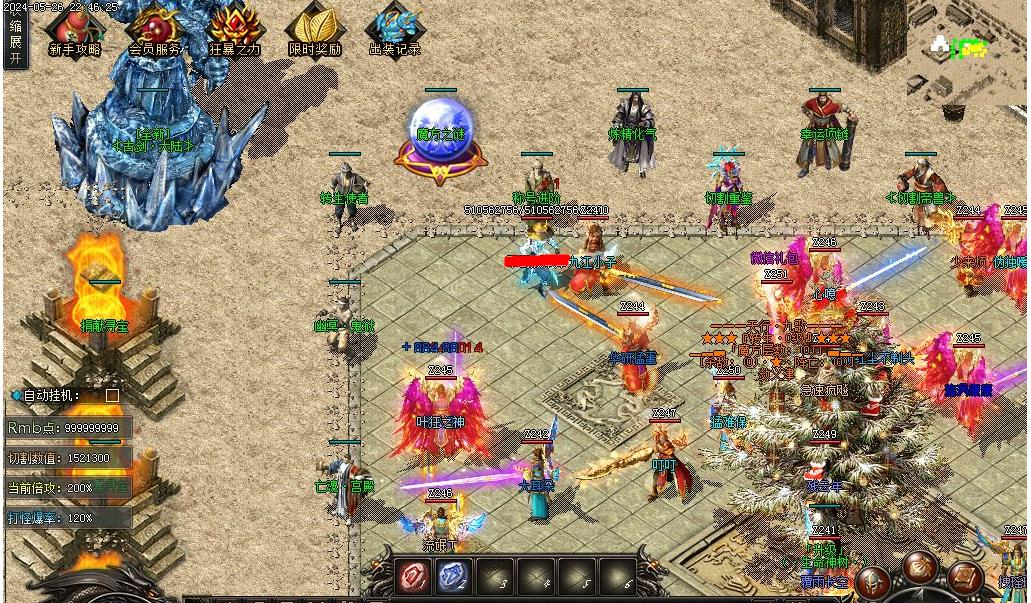
Task: Toggle the 缩展开 collapse/expand tab
Action: (15, 42)
